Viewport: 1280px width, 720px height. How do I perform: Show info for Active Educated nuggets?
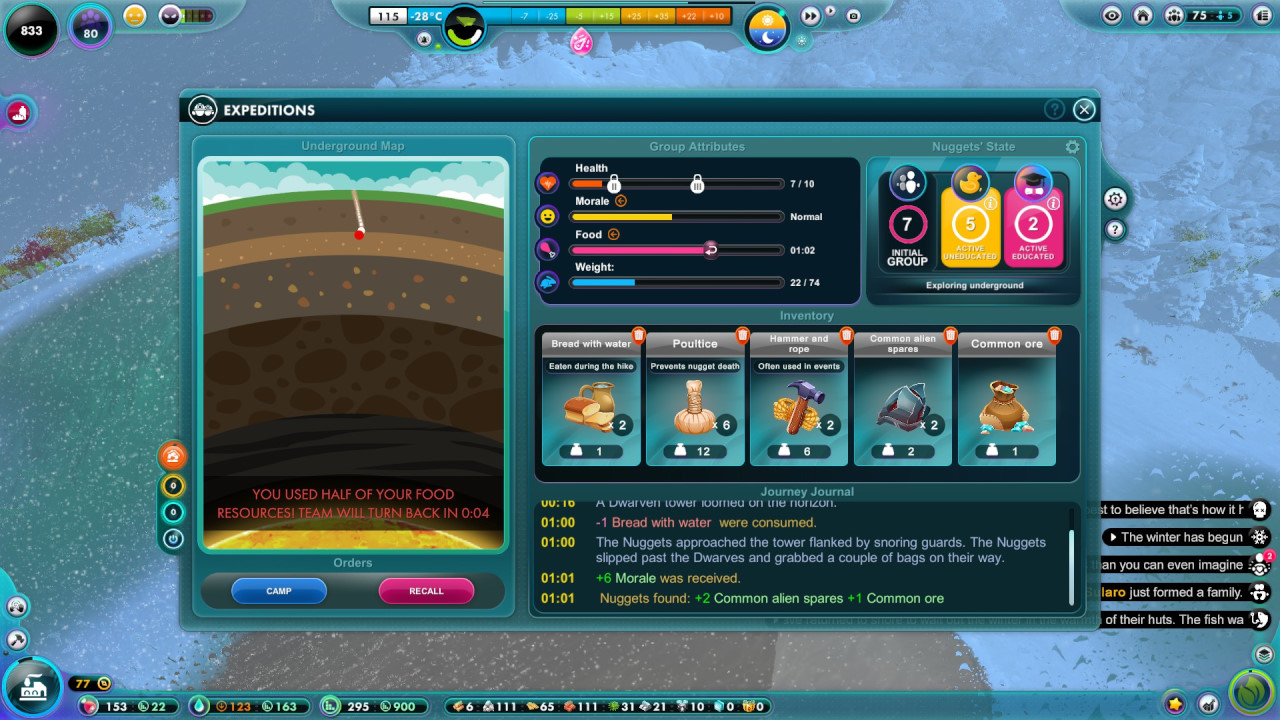pos(1053,203)
